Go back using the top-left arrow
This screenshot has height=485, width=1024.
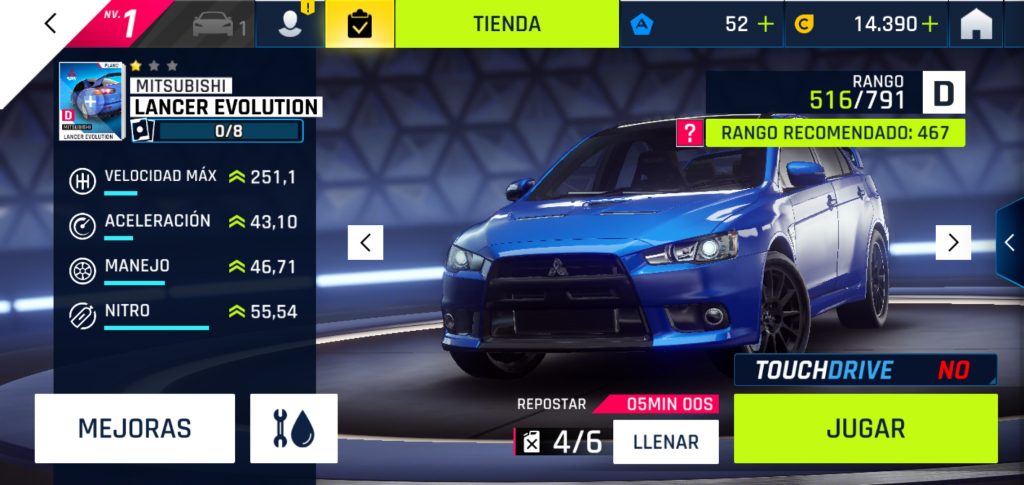point(50,24)
